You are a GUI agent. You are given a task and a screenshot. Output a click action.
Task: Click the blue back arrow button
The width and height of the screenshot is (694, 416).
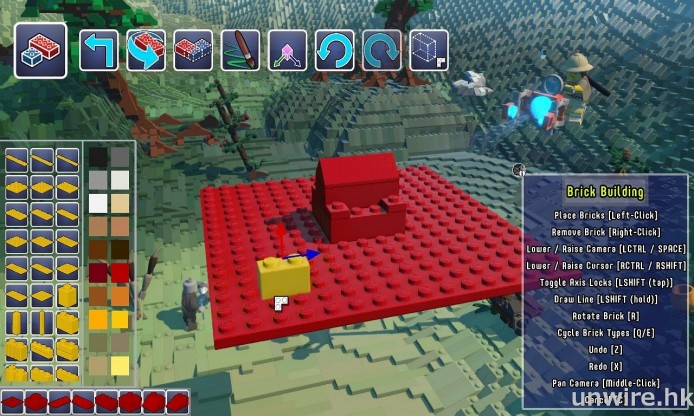coord(99,50)
